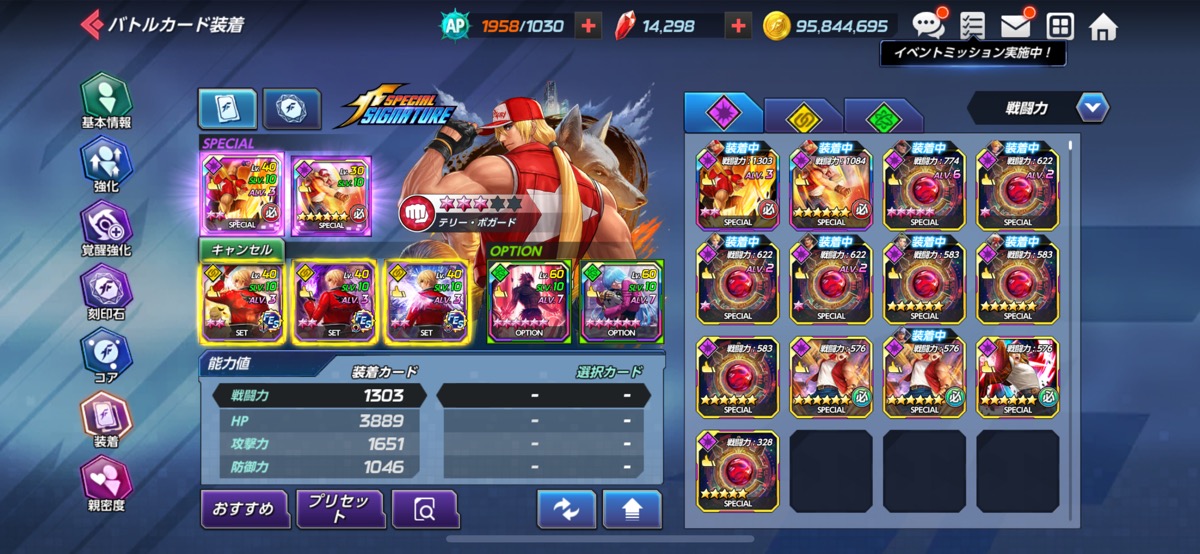This screenshot has width=1200, height=554.
Task: Click the card search magnifier button
Action: coord(424,509)
